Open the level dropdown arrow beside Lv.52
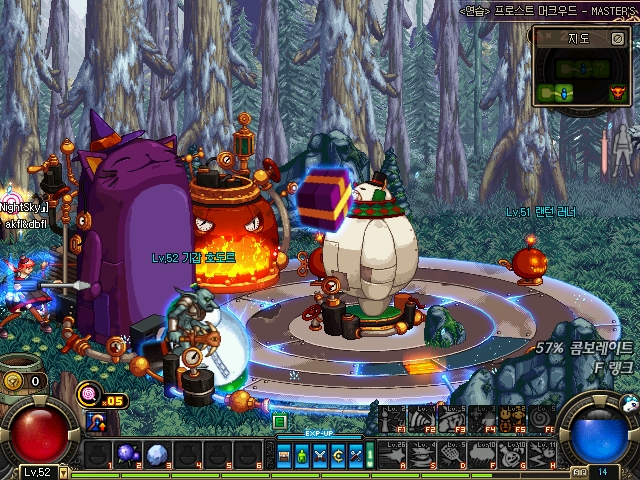This screenshot has height=480, width=640. tap(63, 472)
